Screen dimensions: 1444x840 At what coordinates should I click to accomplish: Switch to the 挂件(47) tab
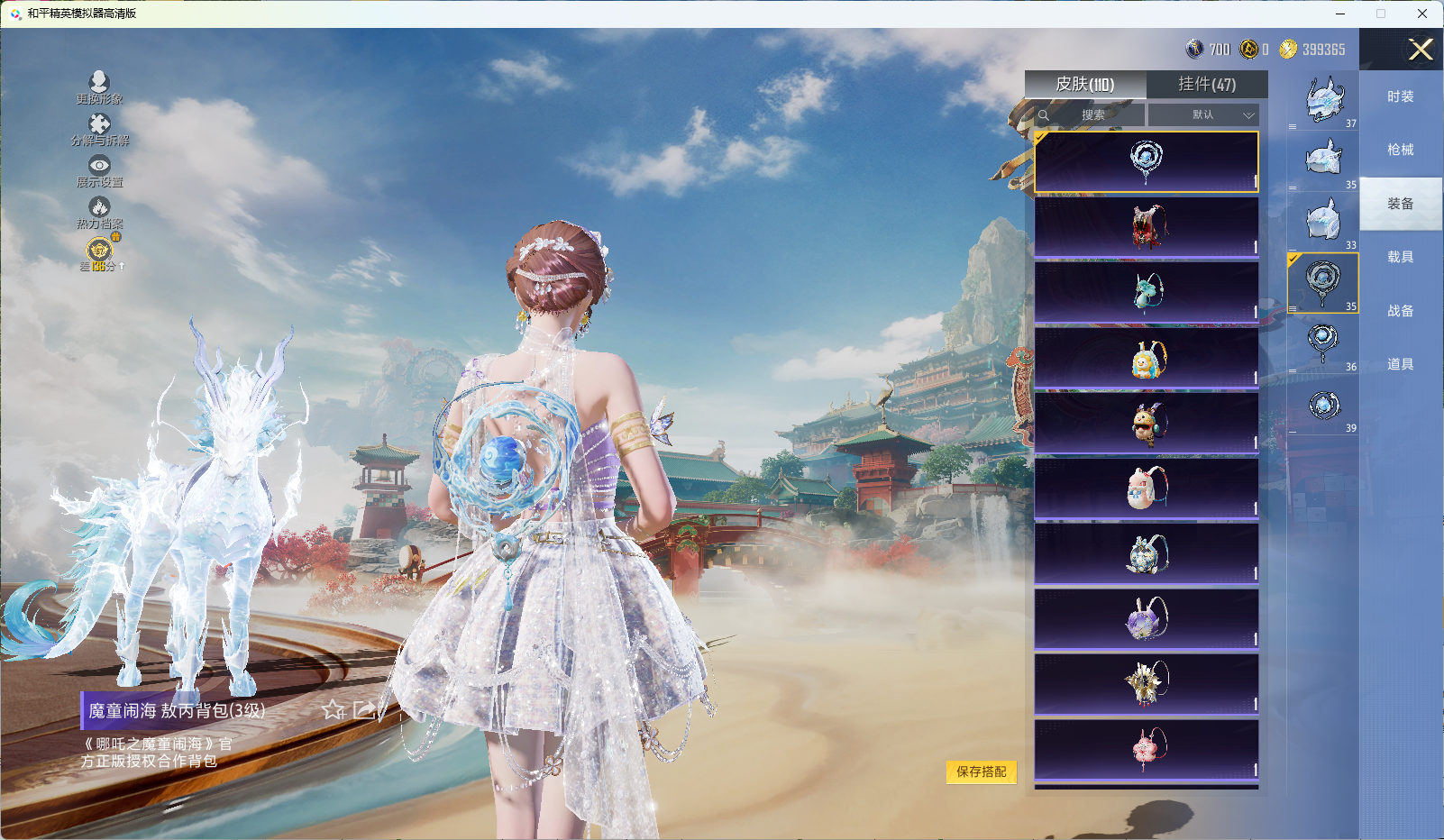click(x=1207, y=84)
